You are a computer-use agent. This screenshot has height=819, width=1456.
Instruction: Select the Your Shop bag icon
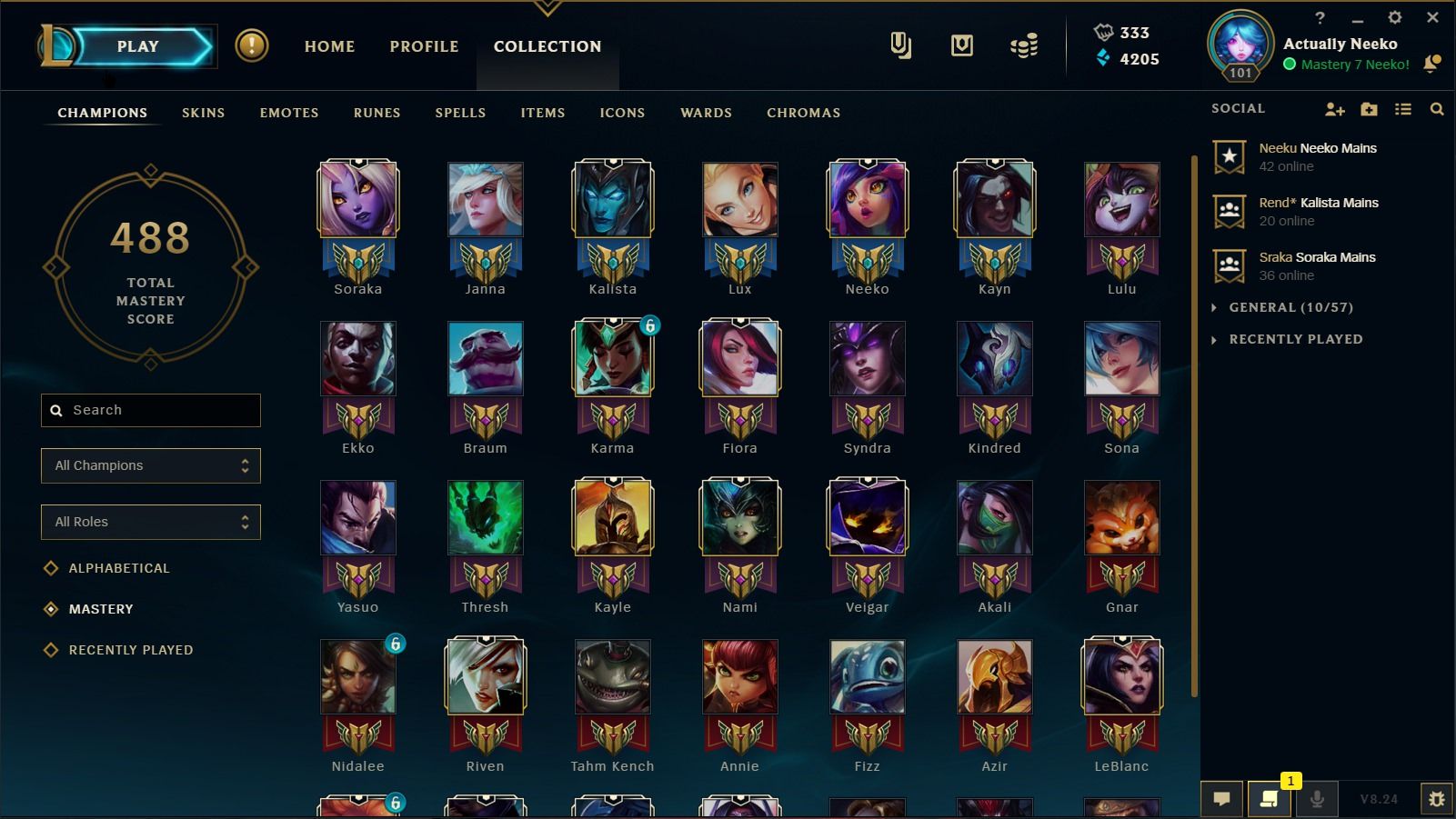(x=961, y=45)
